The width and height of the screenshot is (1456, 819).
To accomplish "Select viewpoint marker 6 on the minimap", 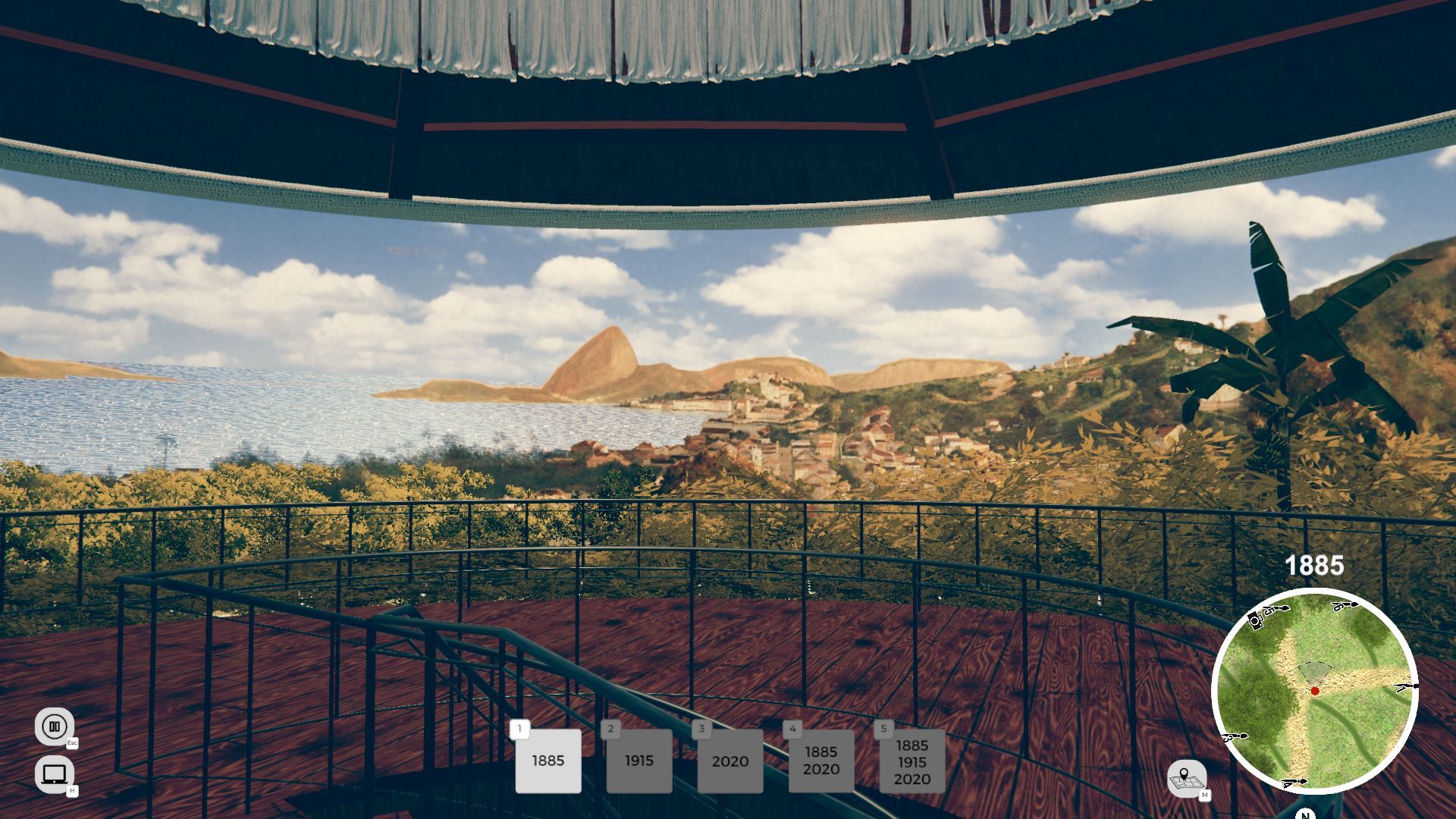I will (1344, 606).
